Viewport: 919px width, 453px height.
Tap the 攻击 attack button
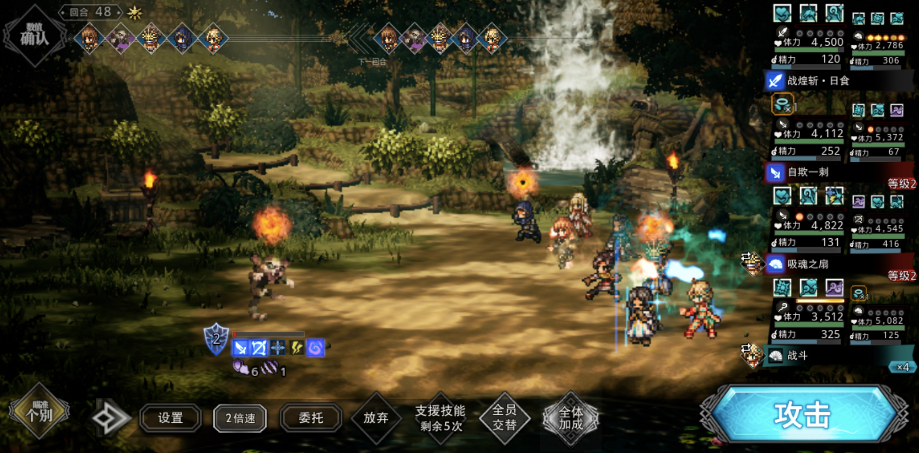[802, 414]
